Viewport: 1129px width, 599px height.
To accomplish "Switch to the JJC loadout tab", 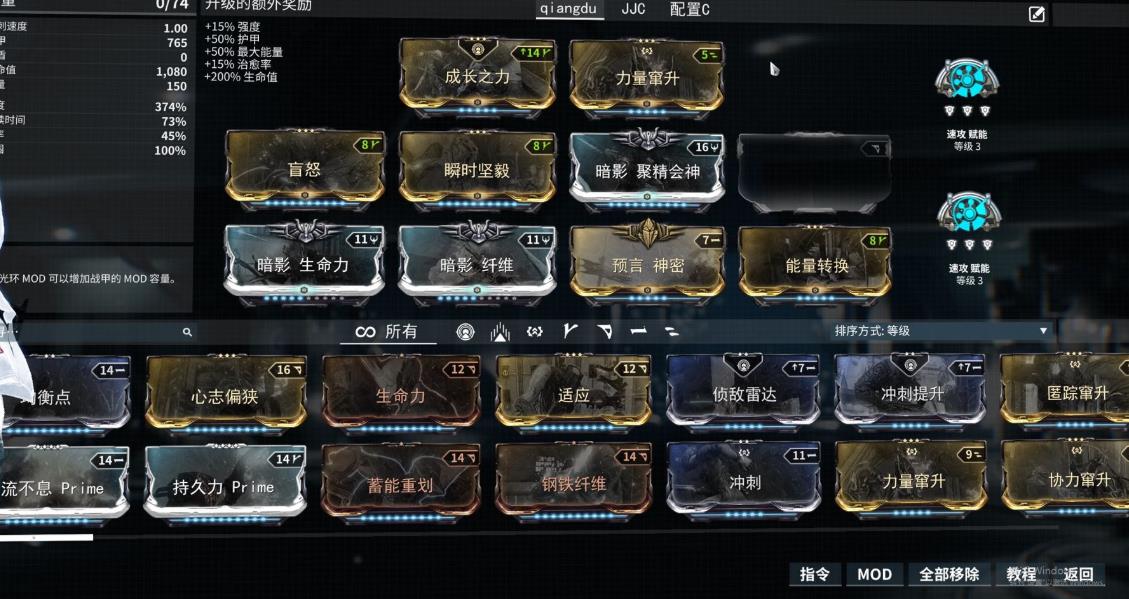I will click(x=633, y=10).
